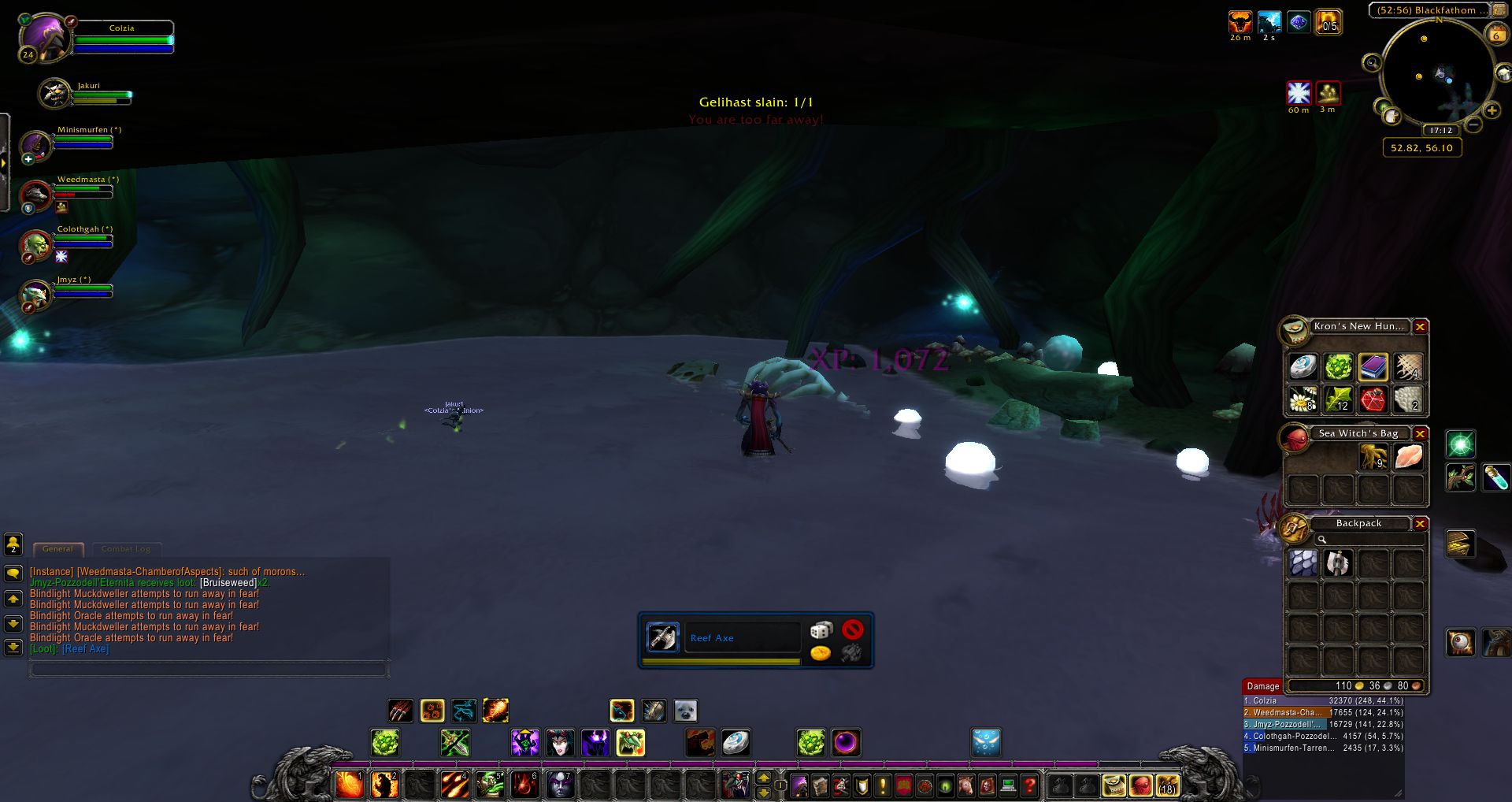Viewport: 1512px width, 802px height.
Task: Roll Need on the Reef Axe (dice)
Action: pos(821,630)
